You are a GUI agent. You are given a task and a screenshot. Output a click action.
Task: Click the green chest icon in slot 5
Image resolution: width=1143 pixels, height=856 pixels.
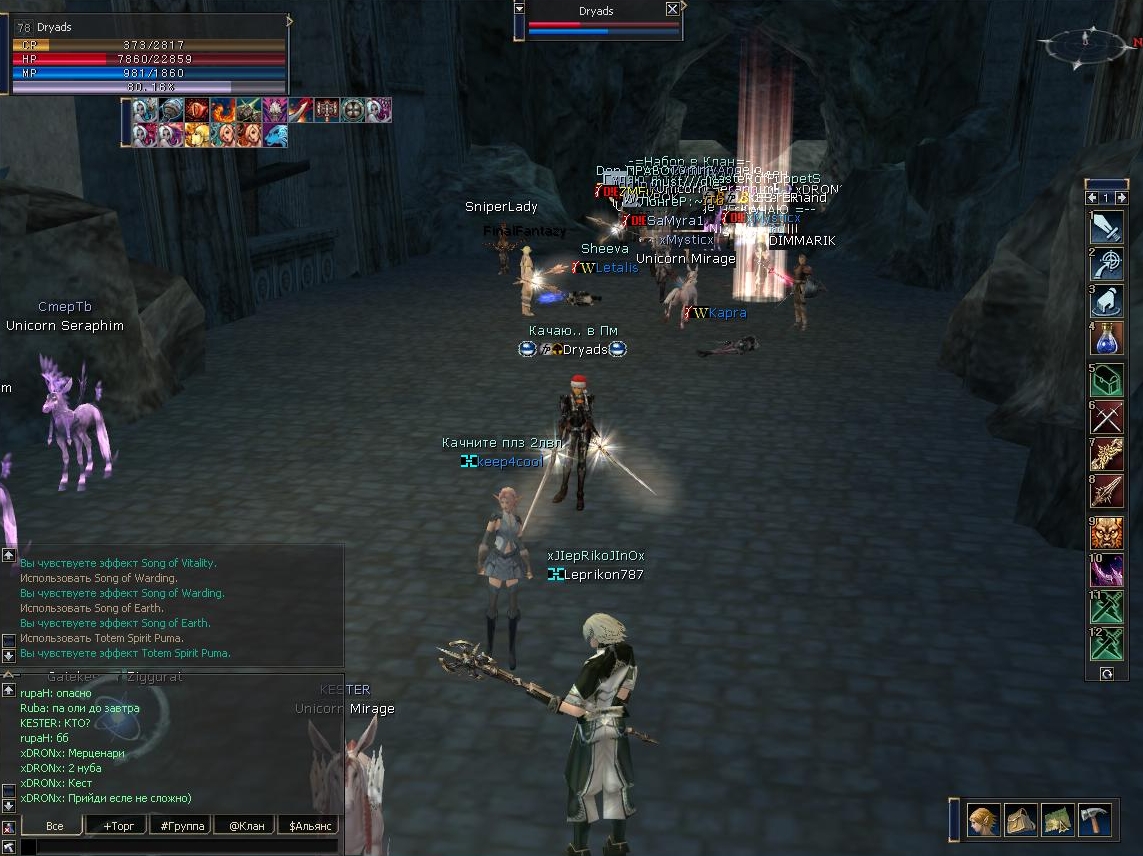coord(1107,379)
